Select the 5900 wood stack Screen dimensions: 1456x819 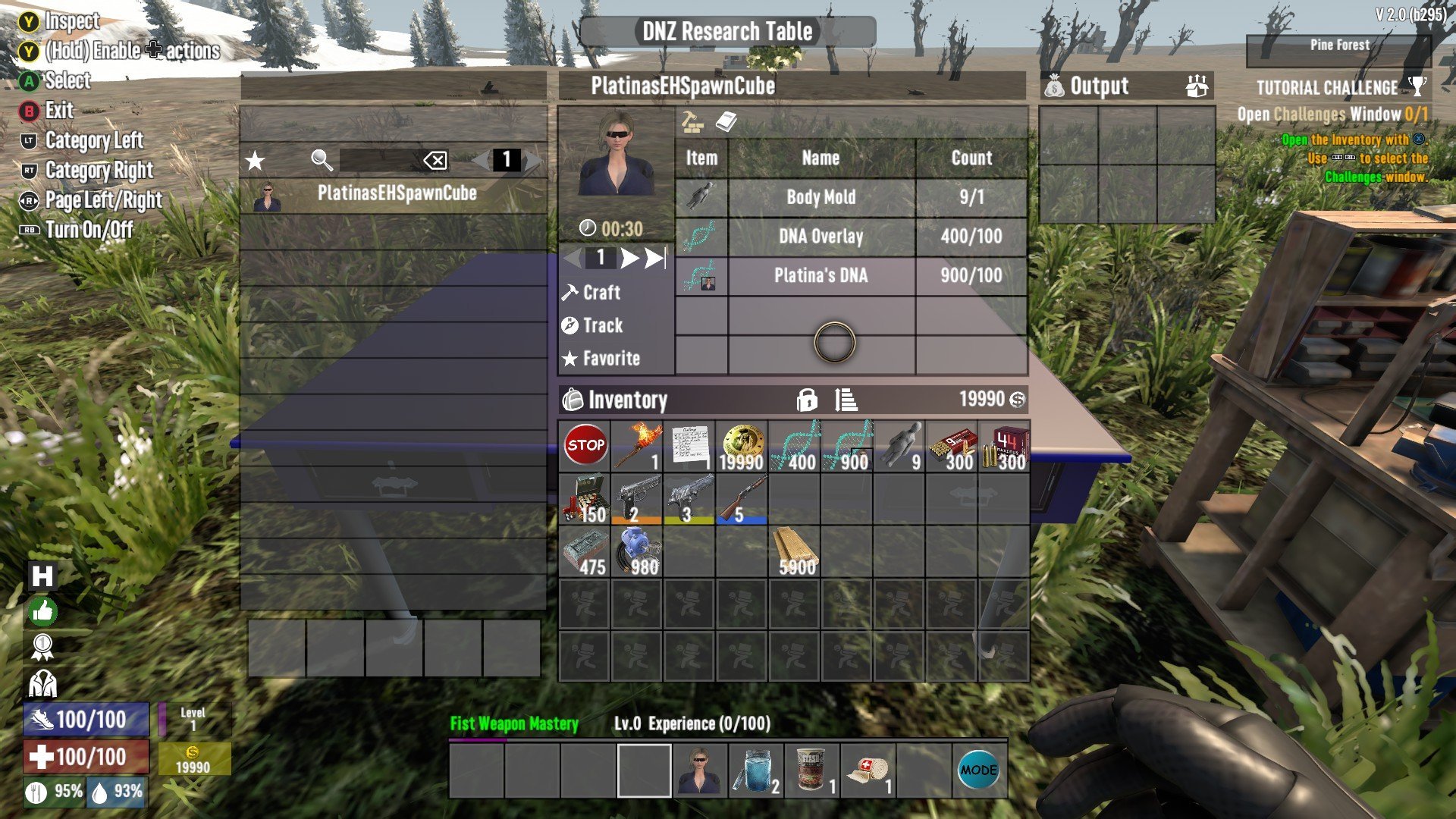(x=794, y=551)
